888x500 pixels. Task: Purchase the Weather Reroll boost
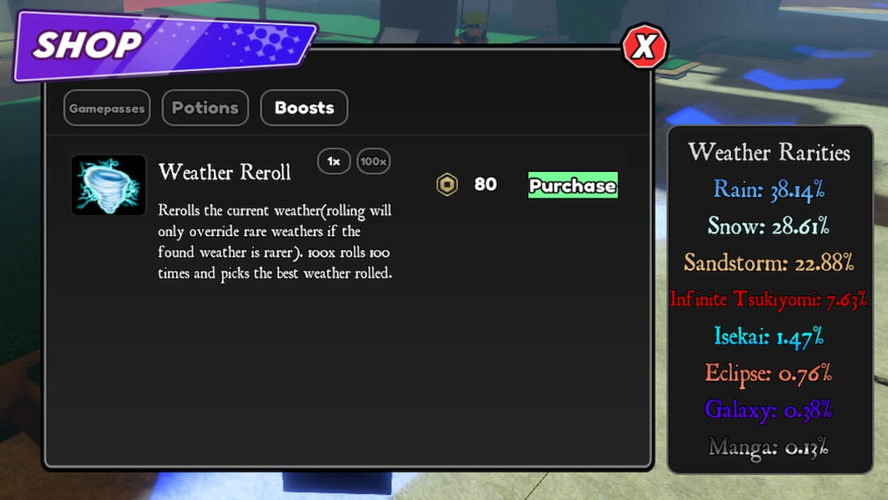[x=572, y=185]
